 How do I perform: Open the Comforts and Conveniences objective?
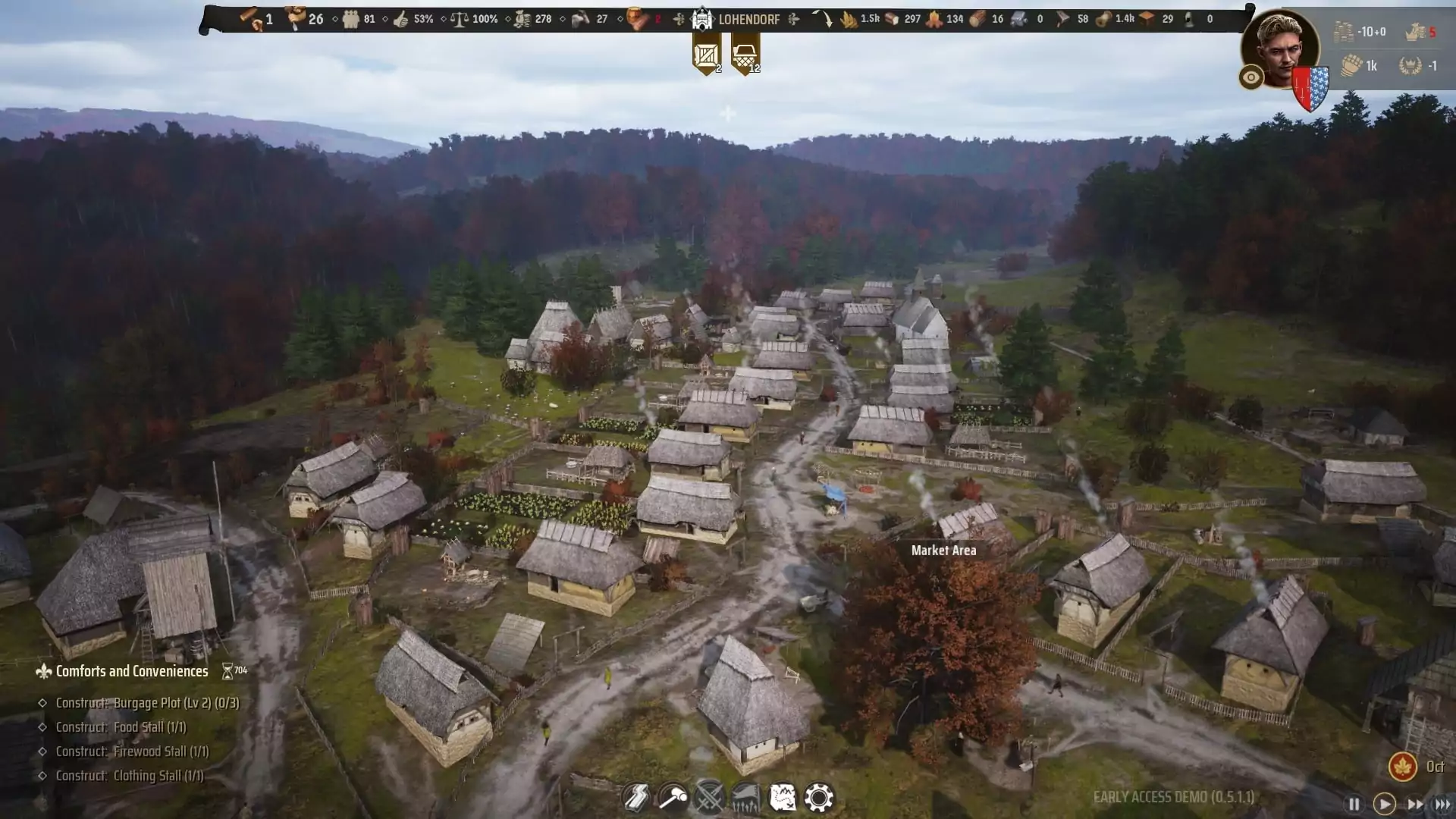pyautogui.click(x=131, y=671)
